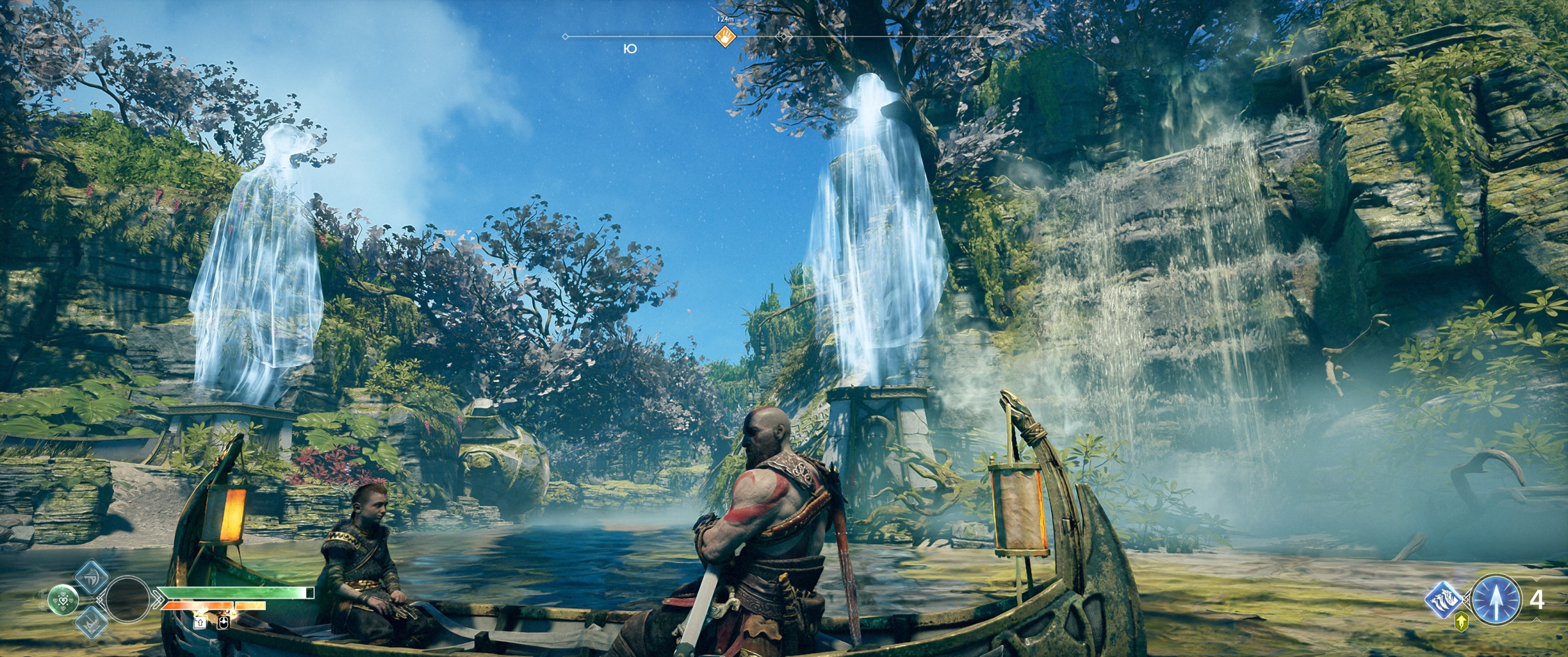Select the round blue arrow icon
The height and width of the screenshot is (657, 1568).
tap(1496, 599)
